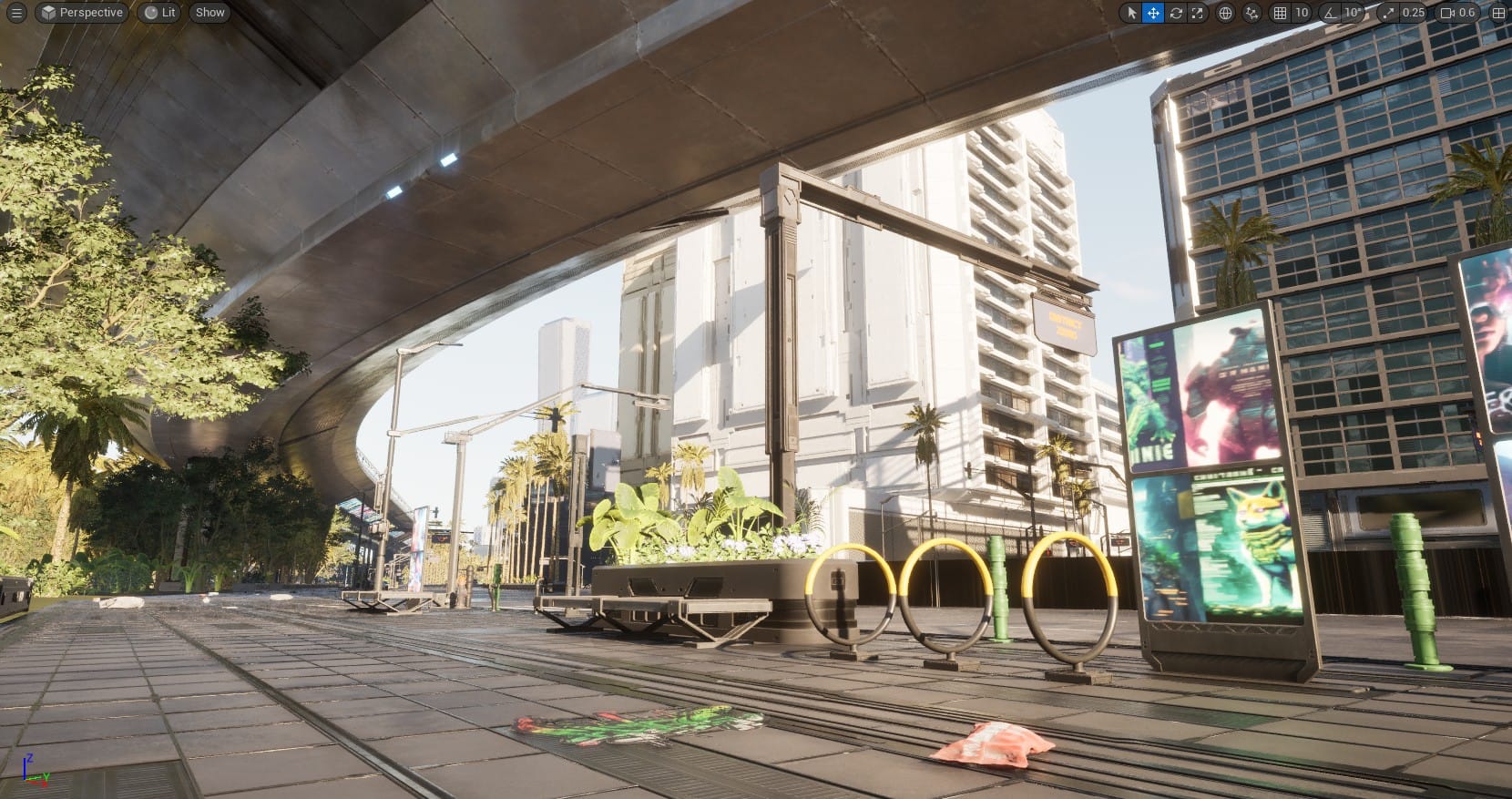This screenshot has height=799, width=1512.
Task: Open the Lit view mode dropdown
Action: [x=158, y=13]
